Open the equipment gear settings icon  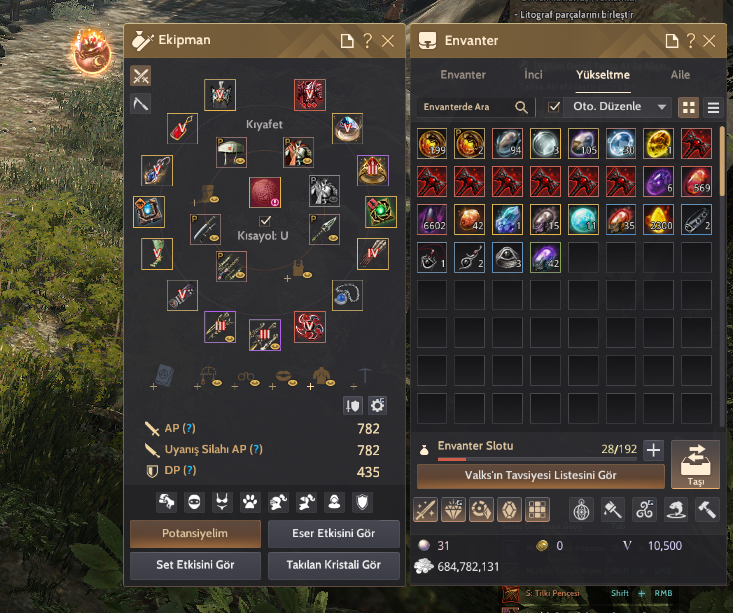pos(377,405)
